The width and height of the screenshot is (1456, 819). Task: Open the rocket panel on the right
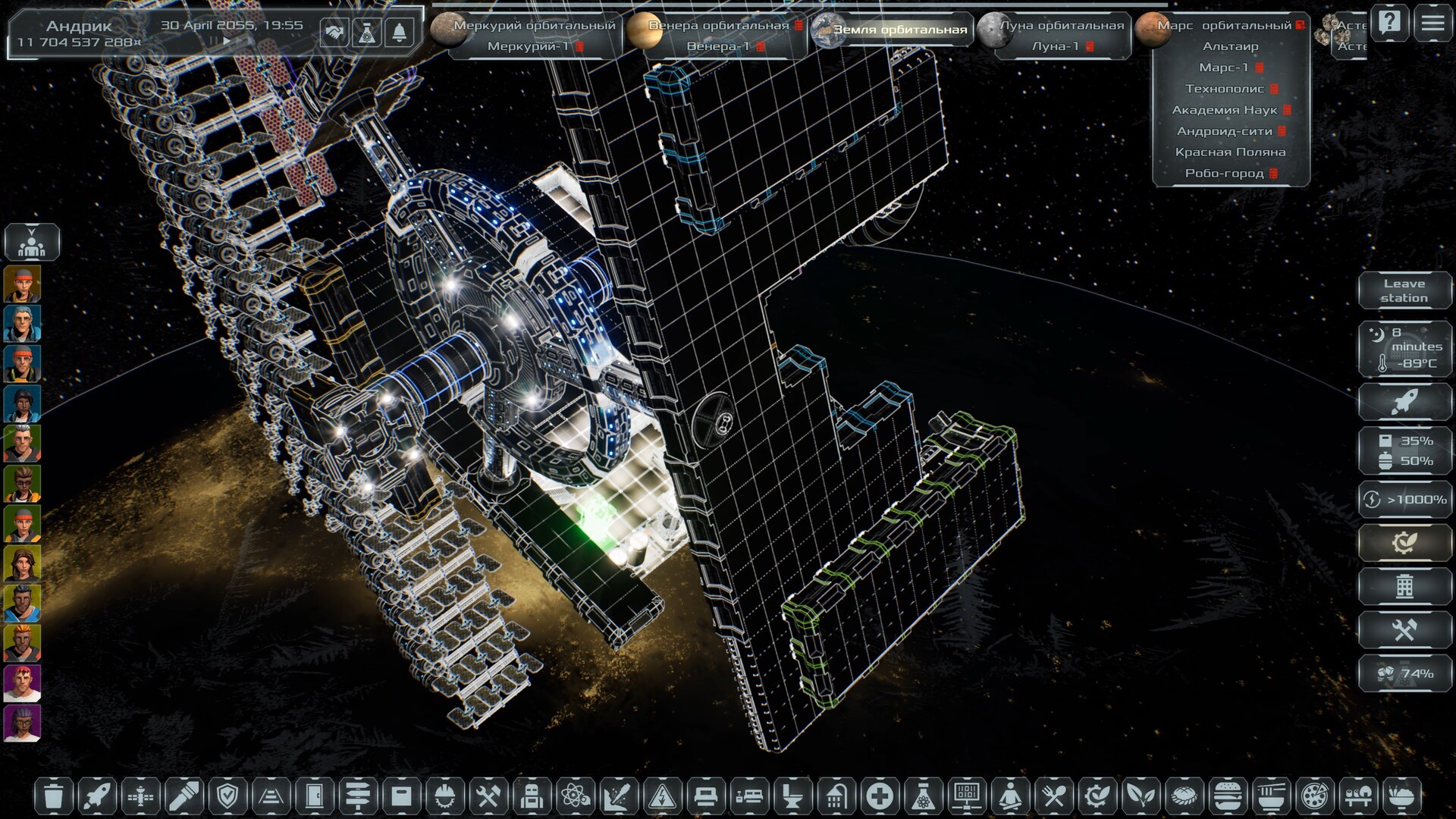click(1404, 401)
